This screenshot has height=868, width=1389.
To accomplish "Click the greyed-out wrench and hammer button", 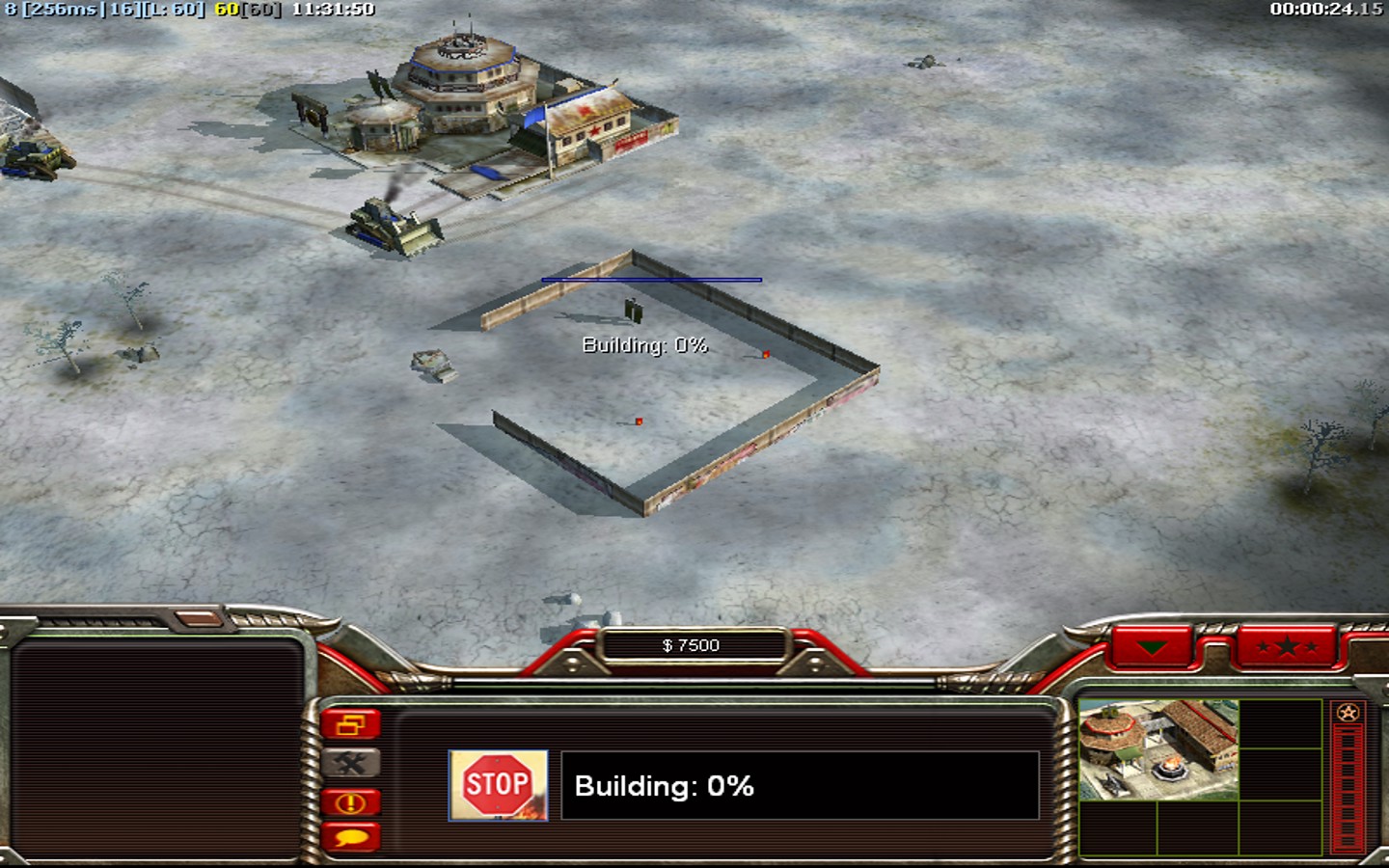I will tap(351, 764).
